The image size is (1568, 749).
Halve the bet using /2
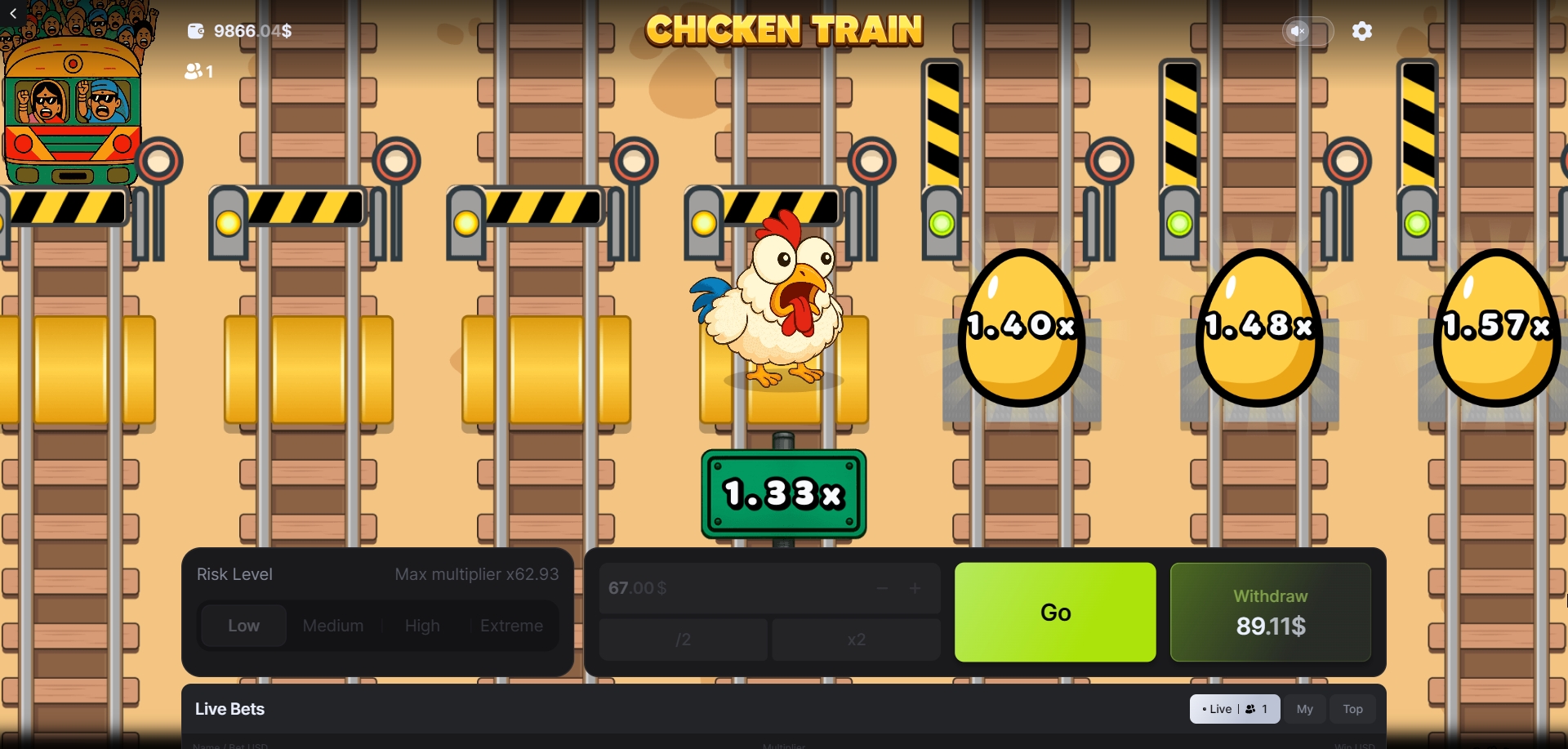click(x=683, y=640)
